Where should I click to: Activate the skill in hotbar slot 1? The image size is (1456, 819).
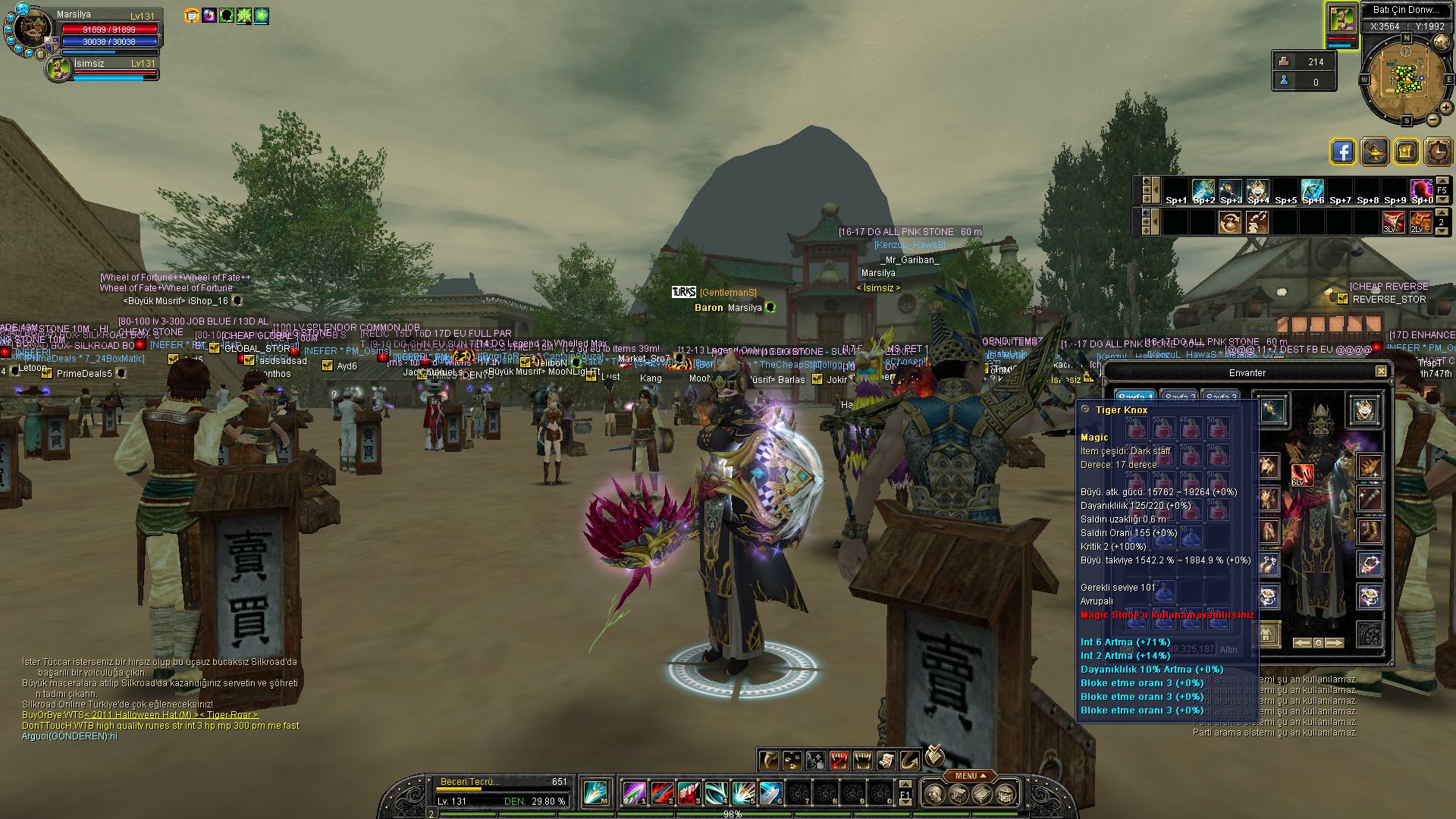634,793
